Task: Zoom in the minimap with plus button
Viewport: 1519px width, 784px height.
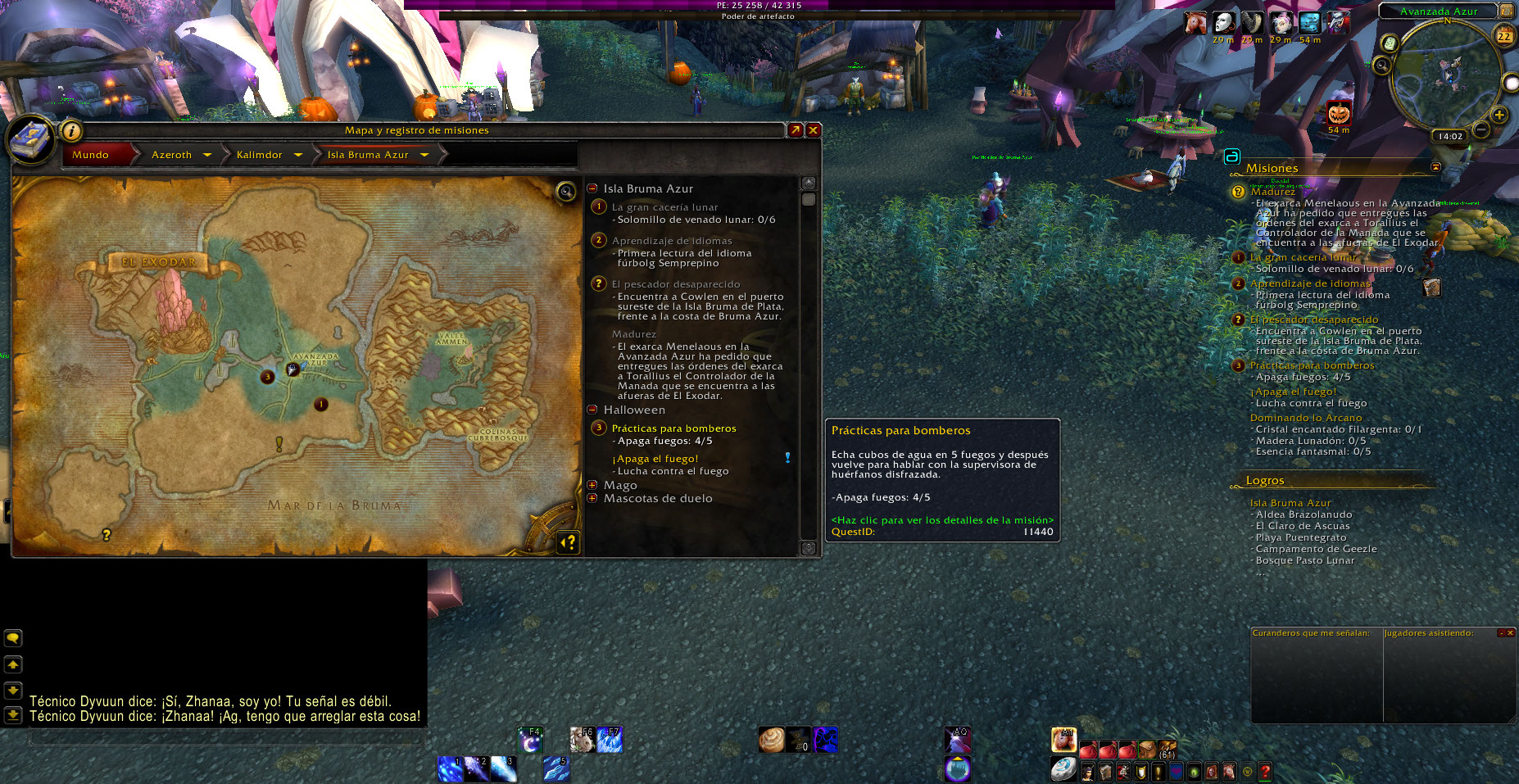Action: click(1499, 116)
